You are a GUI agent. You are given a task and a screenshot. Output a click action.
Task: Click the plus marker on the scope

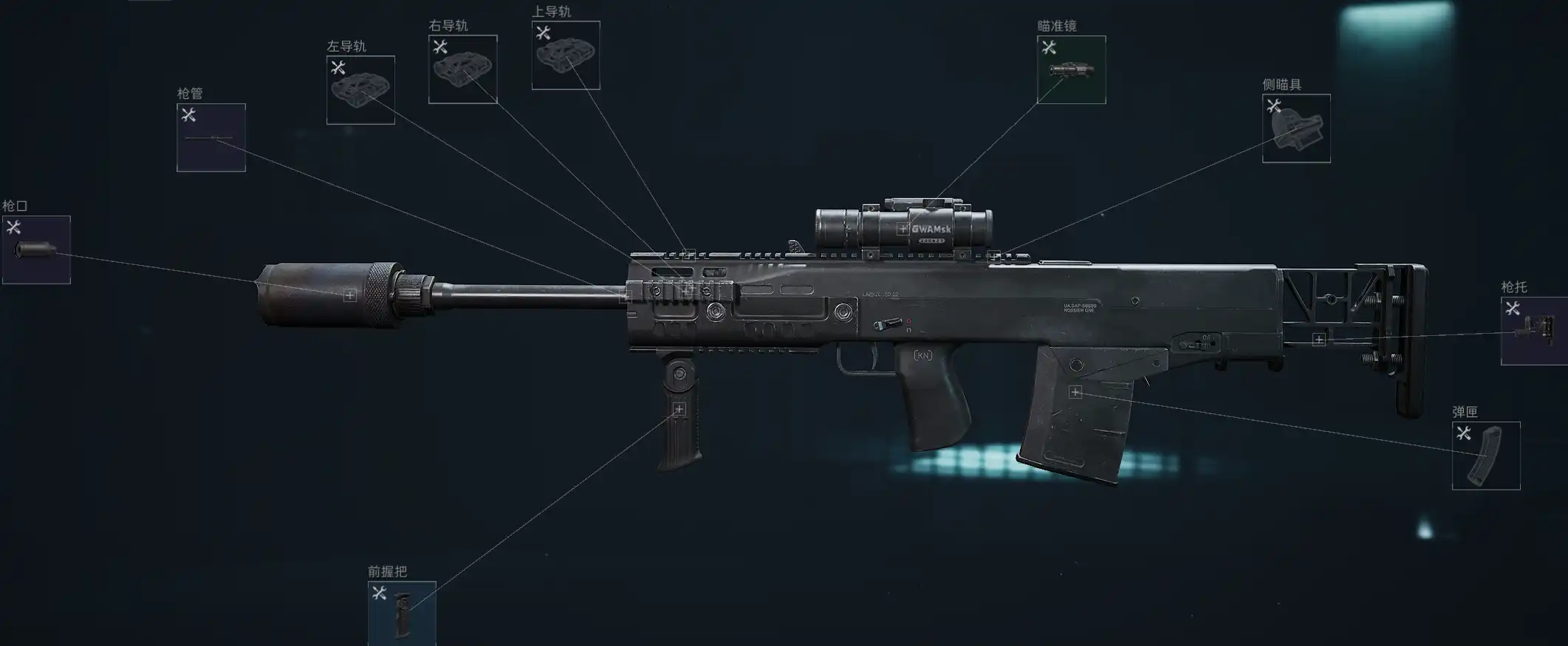903,229
